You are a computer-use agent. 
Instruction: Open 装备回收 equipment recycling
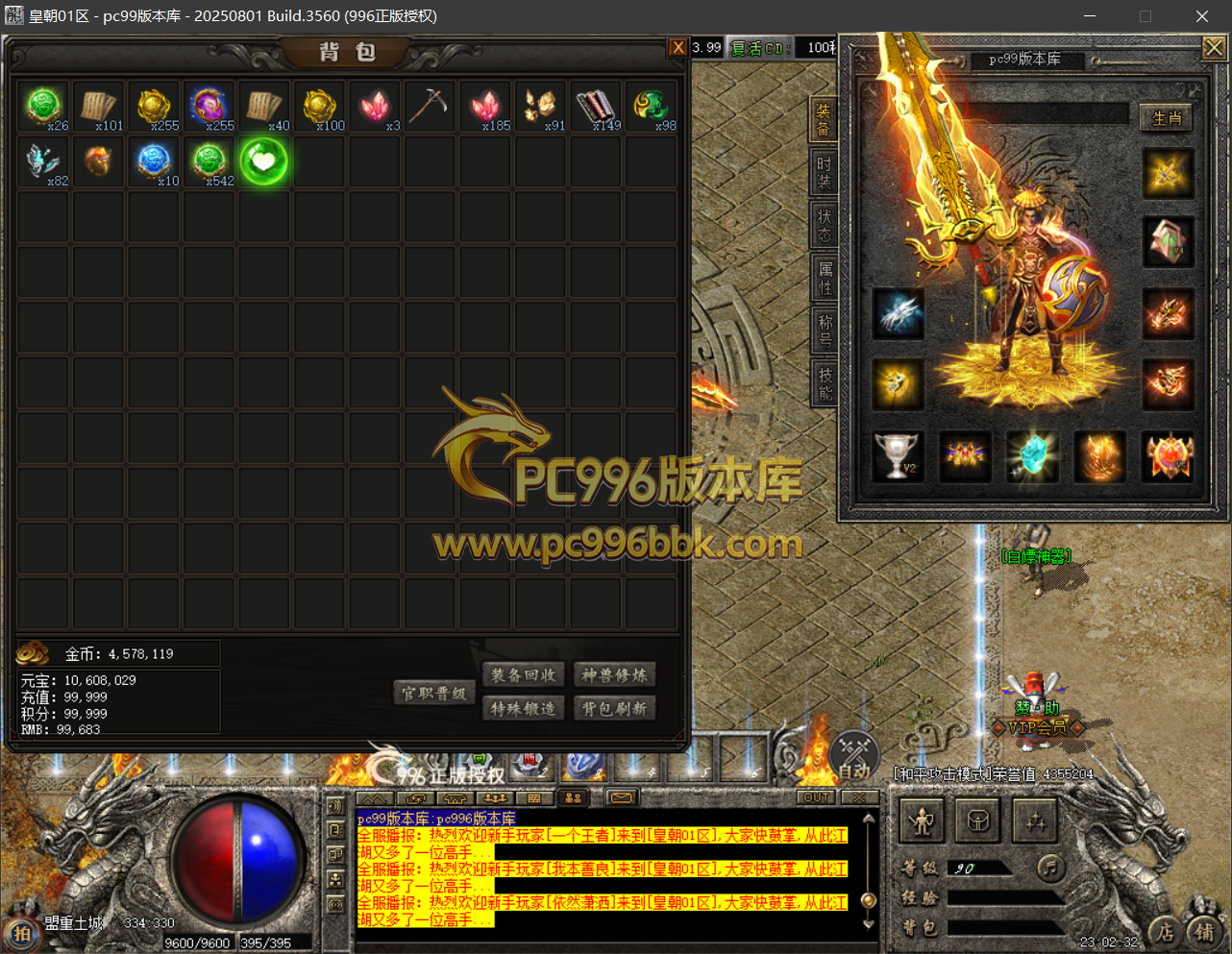coord(523,675)
